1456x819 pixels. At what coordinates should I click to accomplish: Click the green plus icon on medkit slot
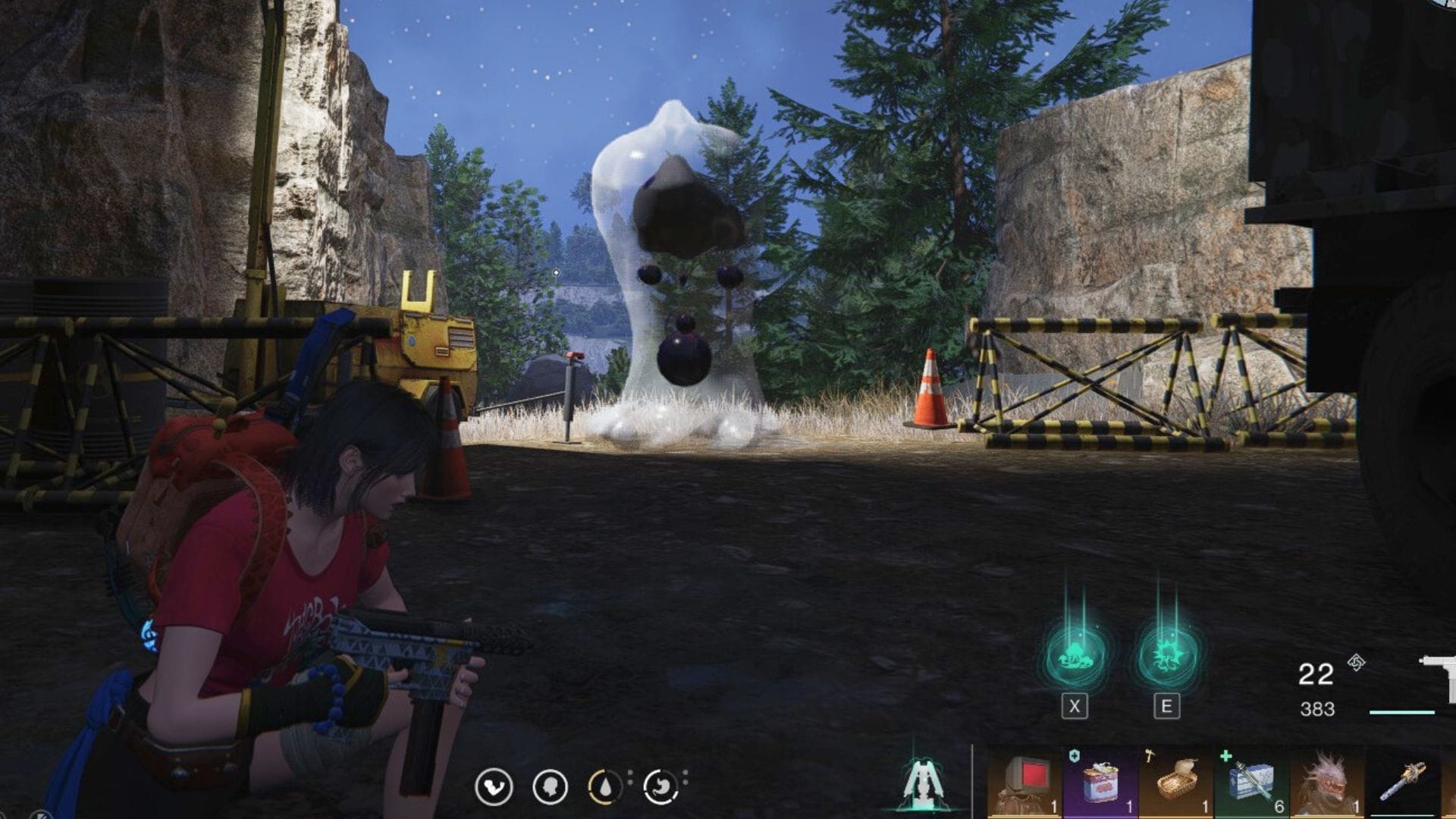pyautogui.click(x=1225, y=755)
